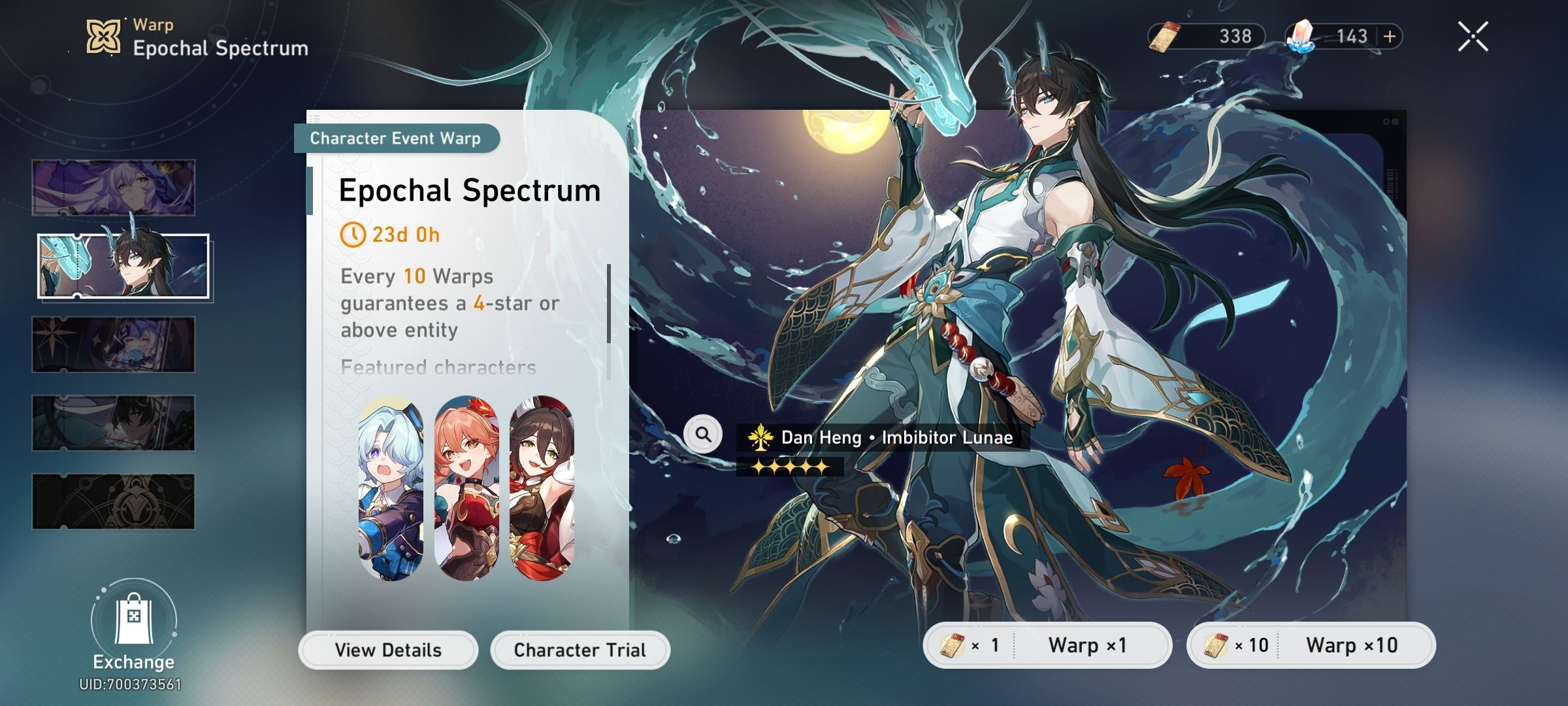This screenshot has width=1568, height=706.
Task: Click the View Details button
Action: pos(388,649)
